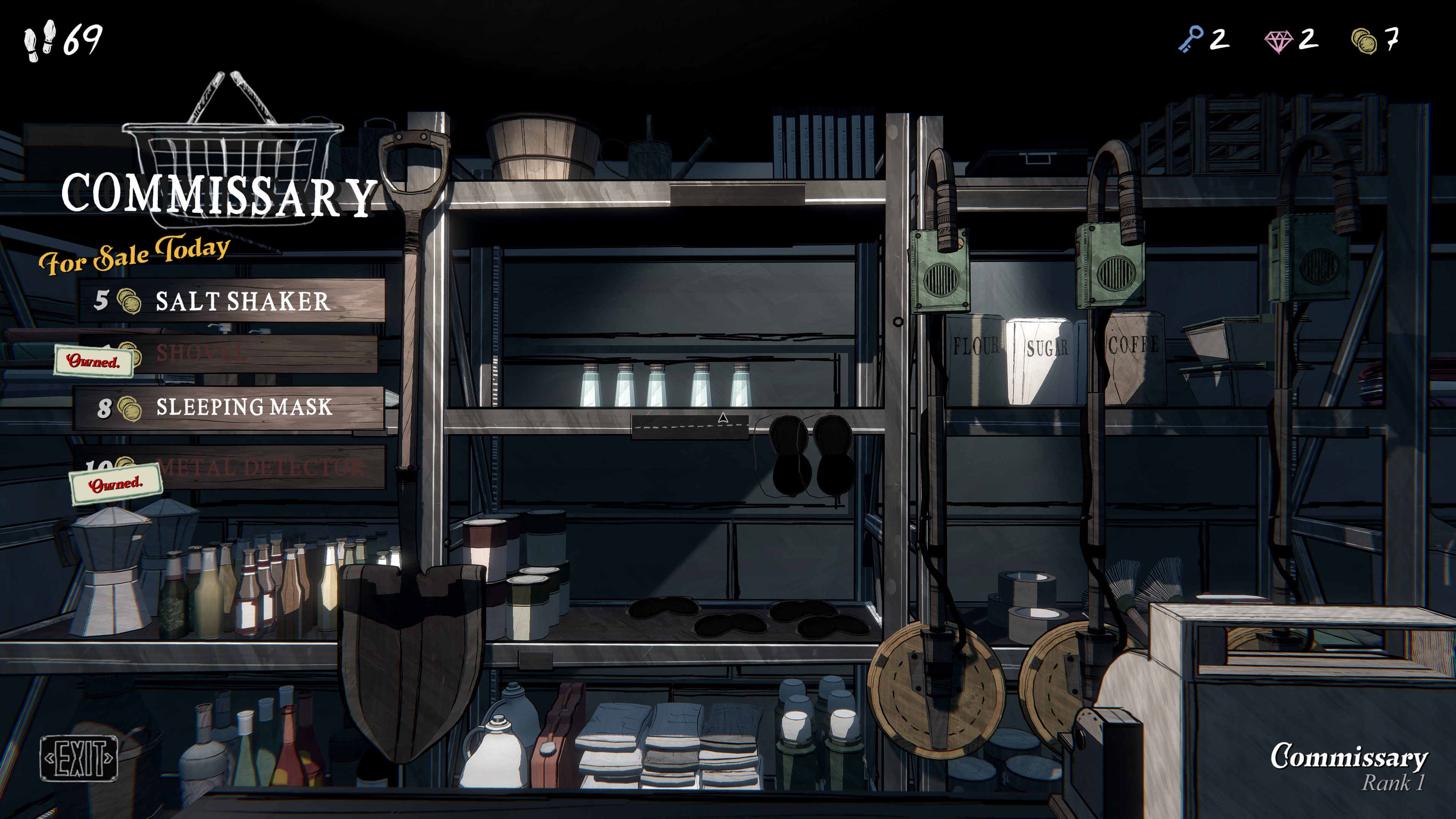Leave the shop via the EXIT sign

click(78, 758)
